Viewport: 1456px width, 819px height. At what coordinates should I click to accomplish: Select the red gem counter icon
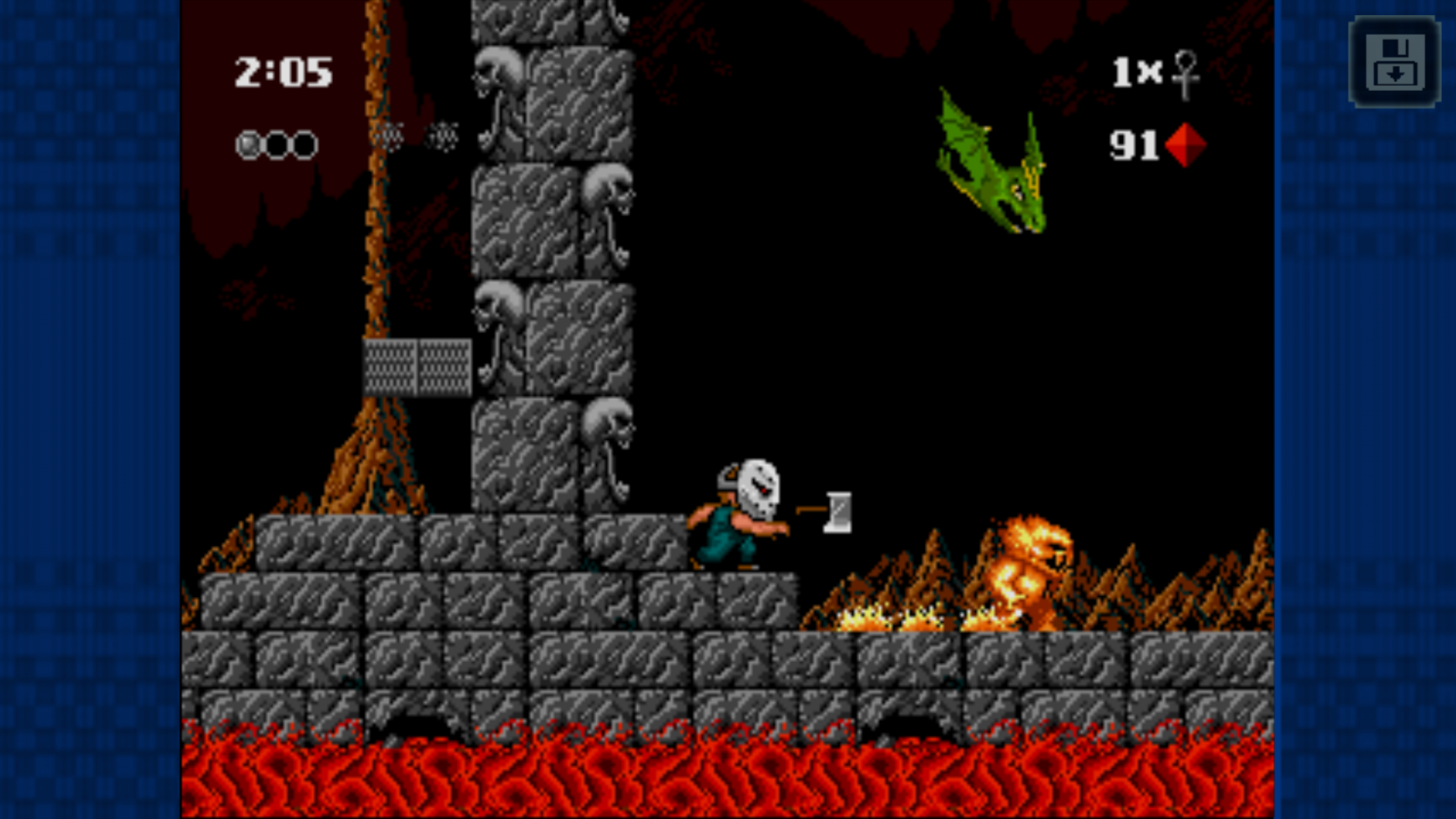(1185, 145)
